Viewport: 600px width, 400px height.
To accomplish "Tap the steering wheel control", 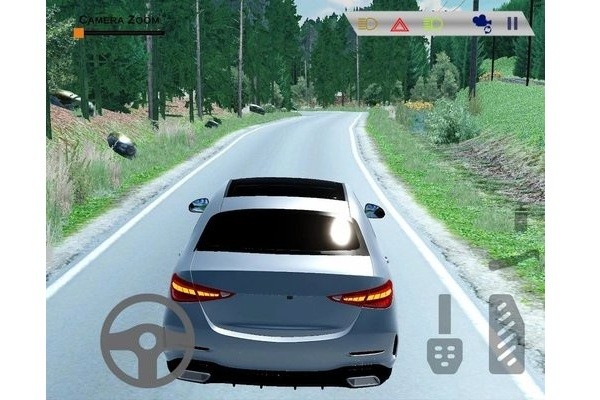I will pyautogui.click(x=147, y=340).
